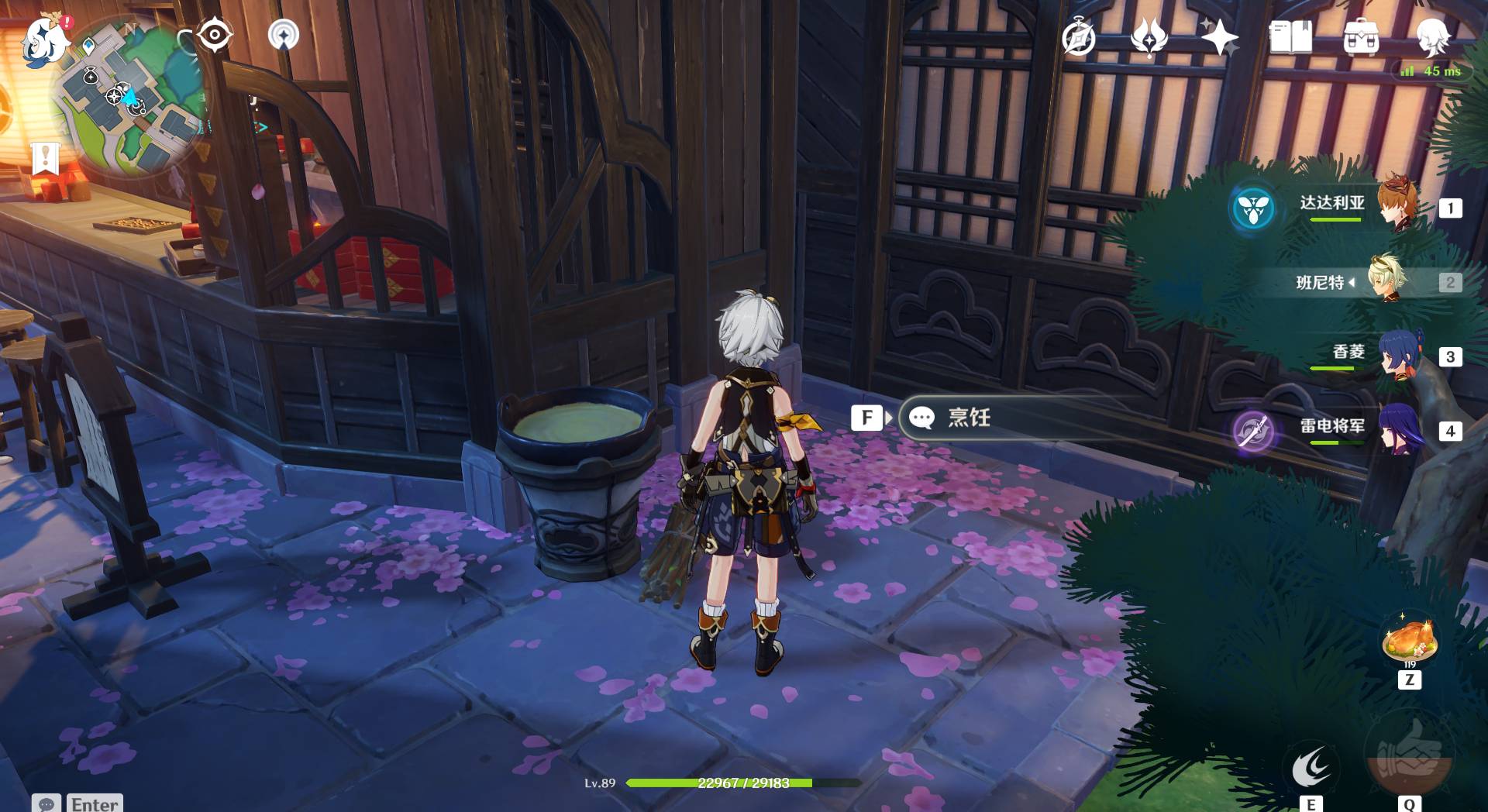Open the chat box speech bubble
Screen dimensions: 1488x812
[x=46, y=803]
